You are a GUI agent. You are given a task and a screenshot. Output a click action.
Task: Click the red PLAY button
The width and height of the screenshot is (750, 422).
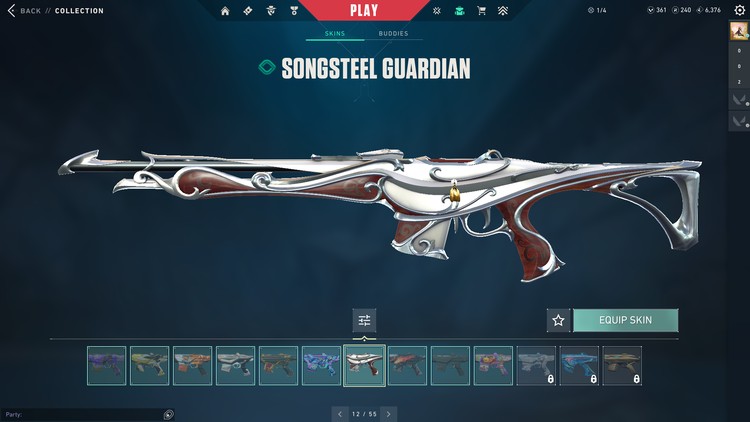[x=364, y=10]
